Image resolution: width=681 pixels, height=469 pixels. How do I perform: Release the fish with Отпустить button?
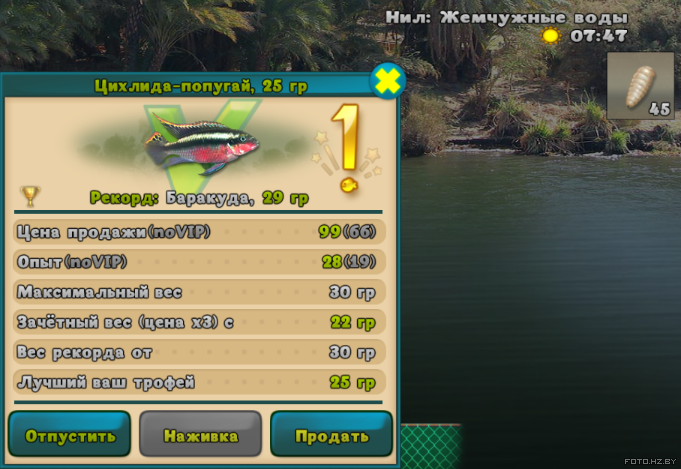point(70,435)
